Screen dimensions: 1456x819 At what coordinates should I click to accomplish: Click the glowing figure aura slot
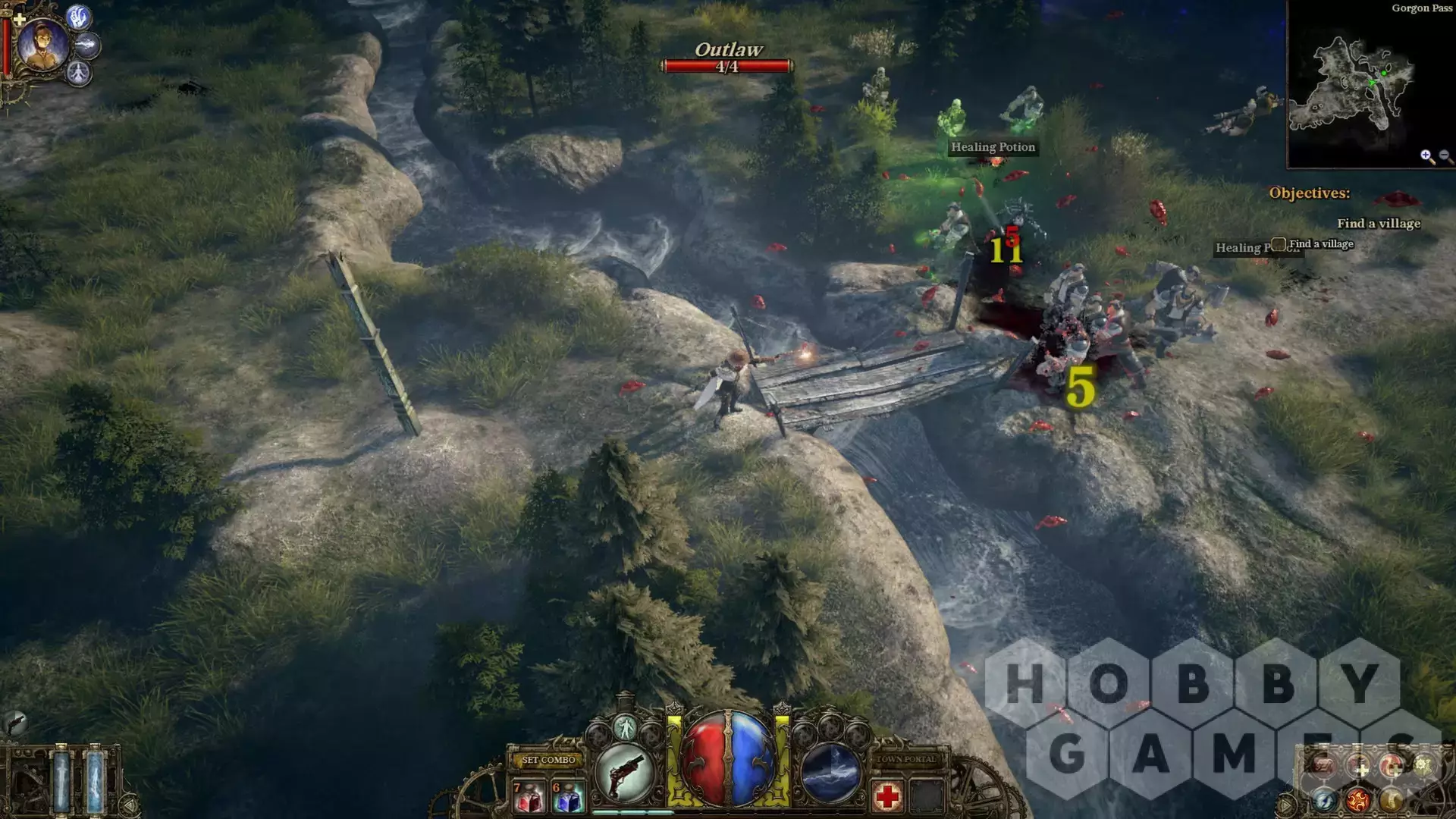pos(625,728)
